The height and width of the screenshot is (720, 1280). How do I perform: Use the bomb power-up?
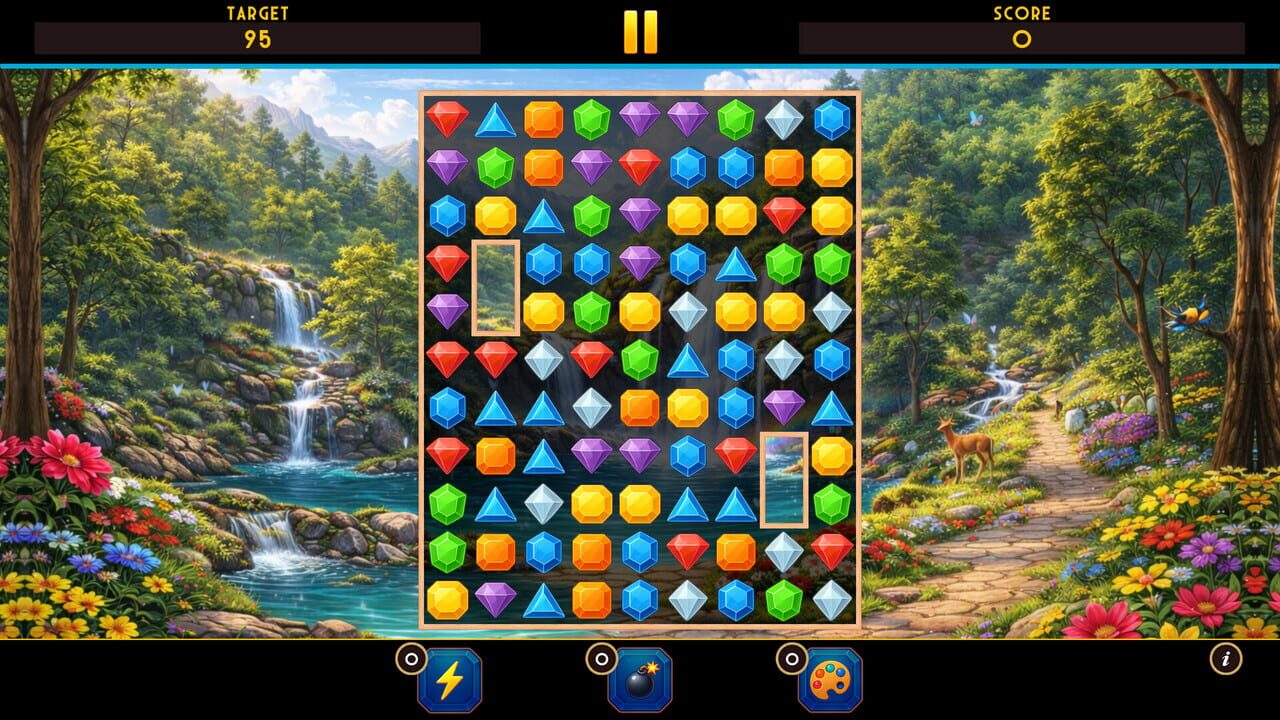640,682
